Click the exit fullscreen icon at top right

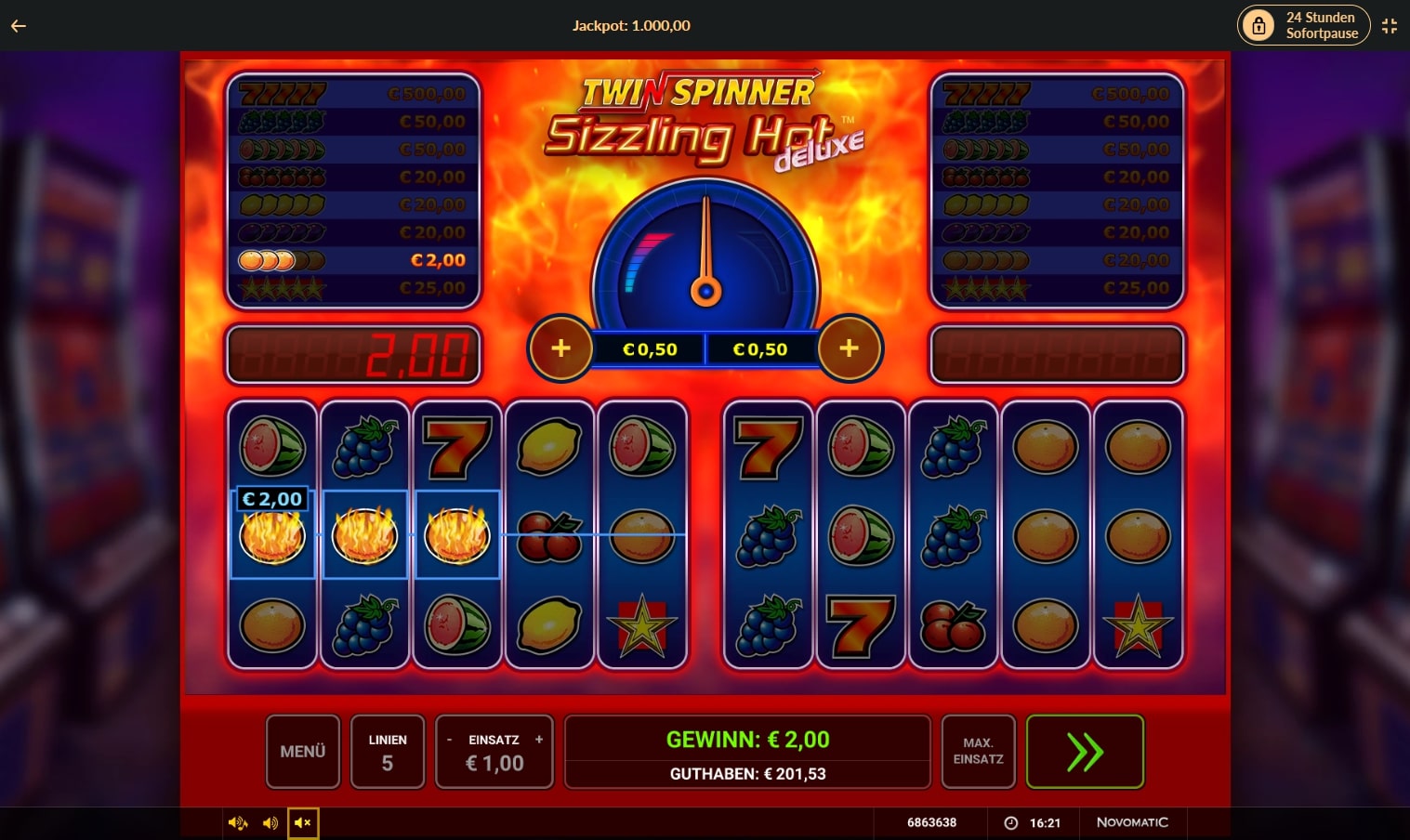click(1389, 25)
